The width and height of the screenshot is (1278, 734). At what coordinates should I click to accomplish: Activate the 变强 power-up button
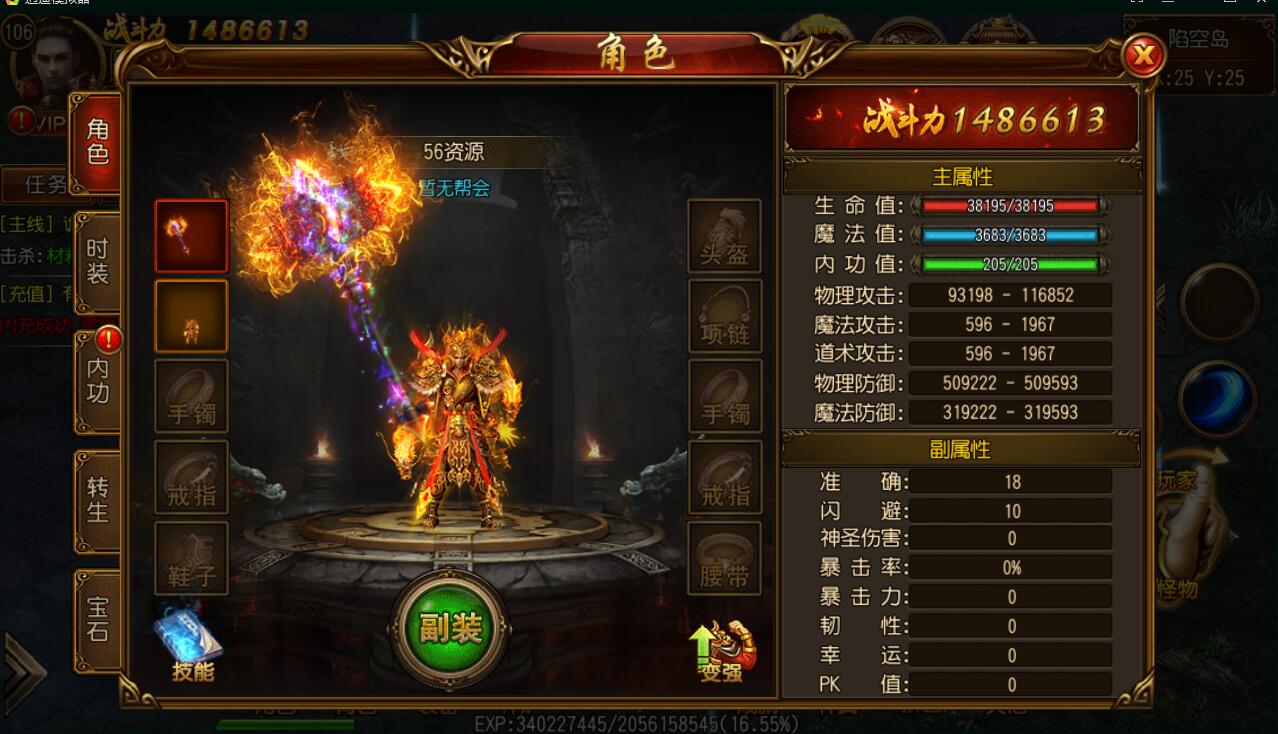point(723,651)
